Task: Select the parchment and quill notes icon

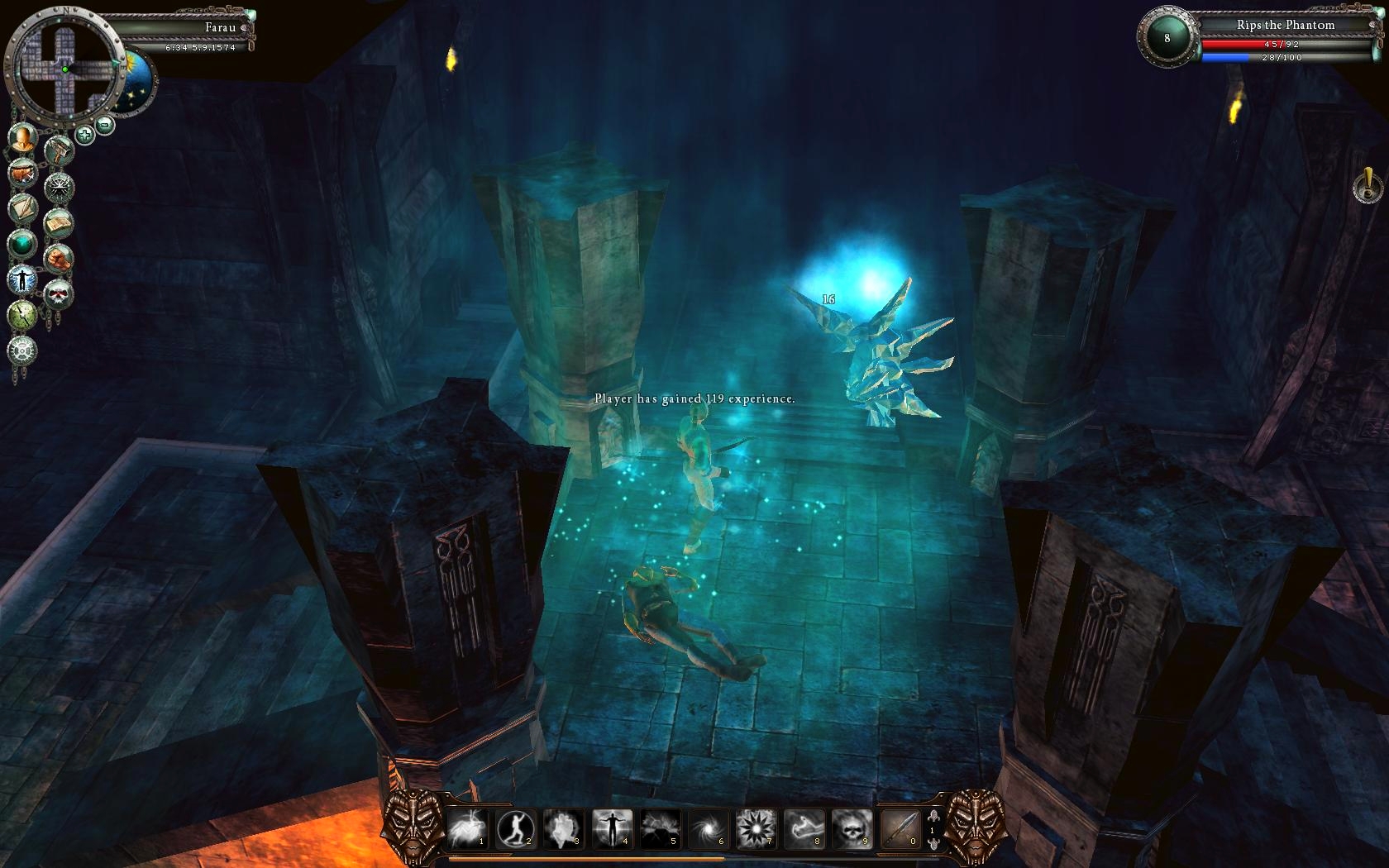Action: pos(23,207)
